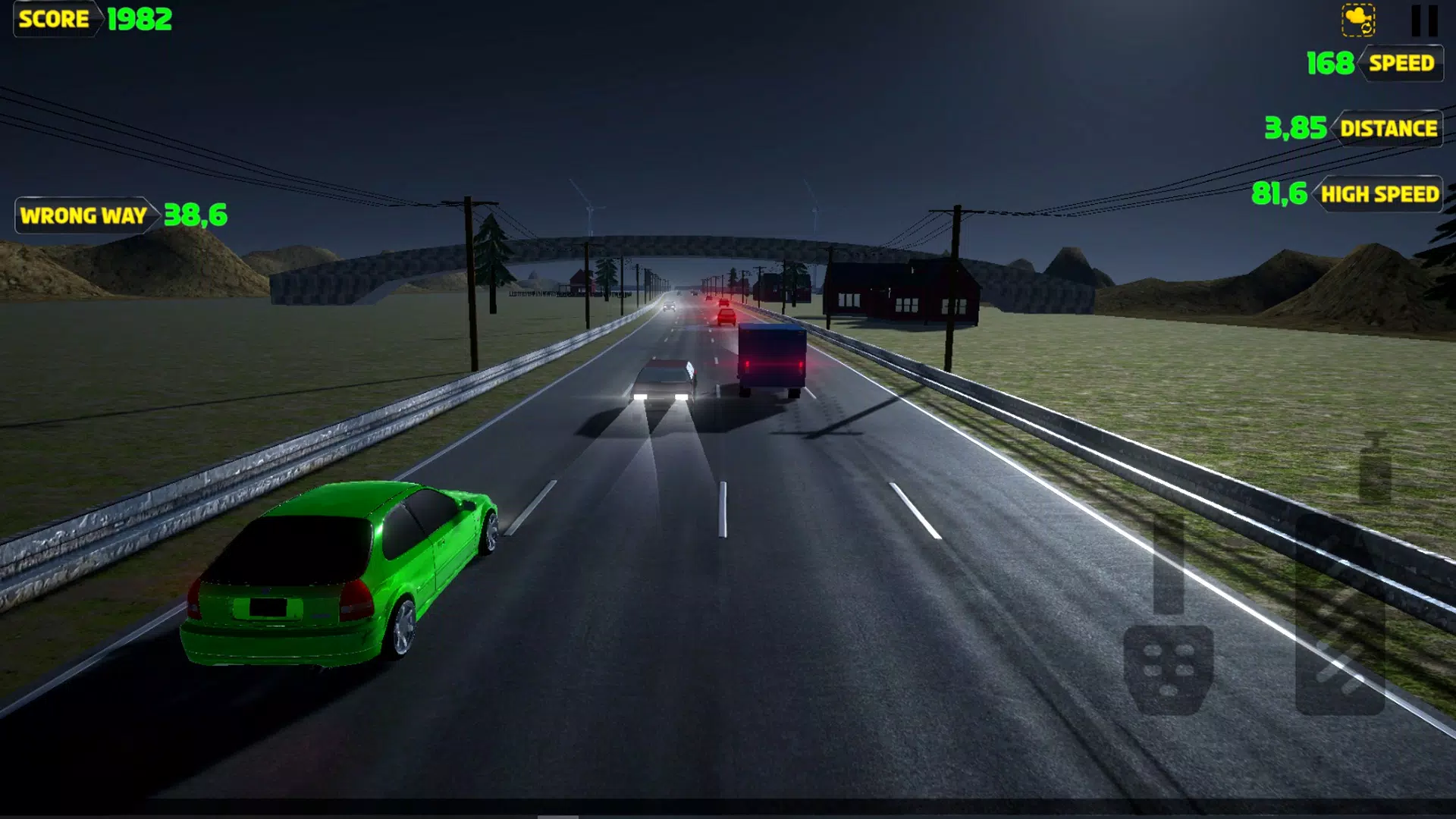Switch the camera view

pyautogui.click(x=1358, y=20)
